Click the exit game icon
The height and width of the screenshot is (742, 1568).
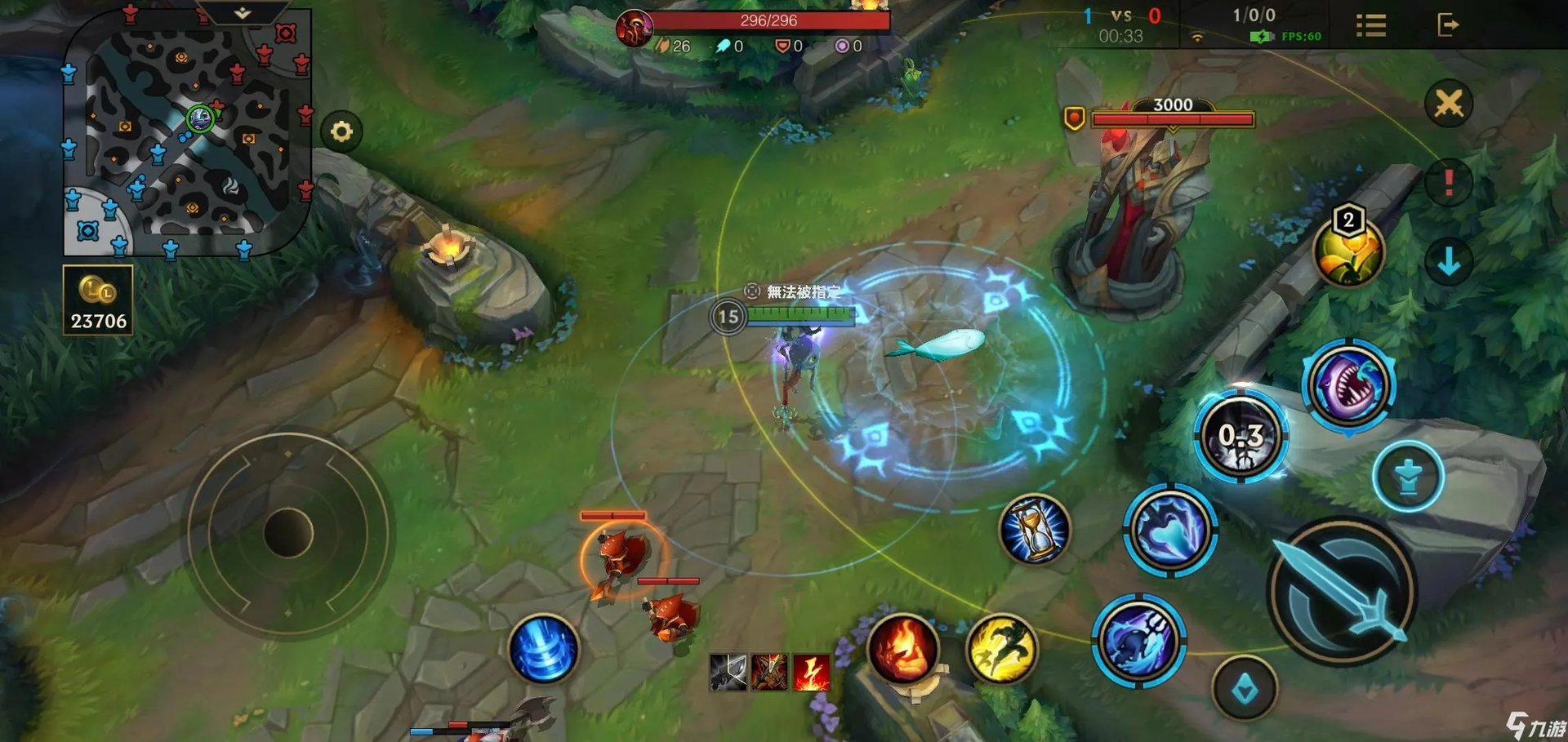1447,25
